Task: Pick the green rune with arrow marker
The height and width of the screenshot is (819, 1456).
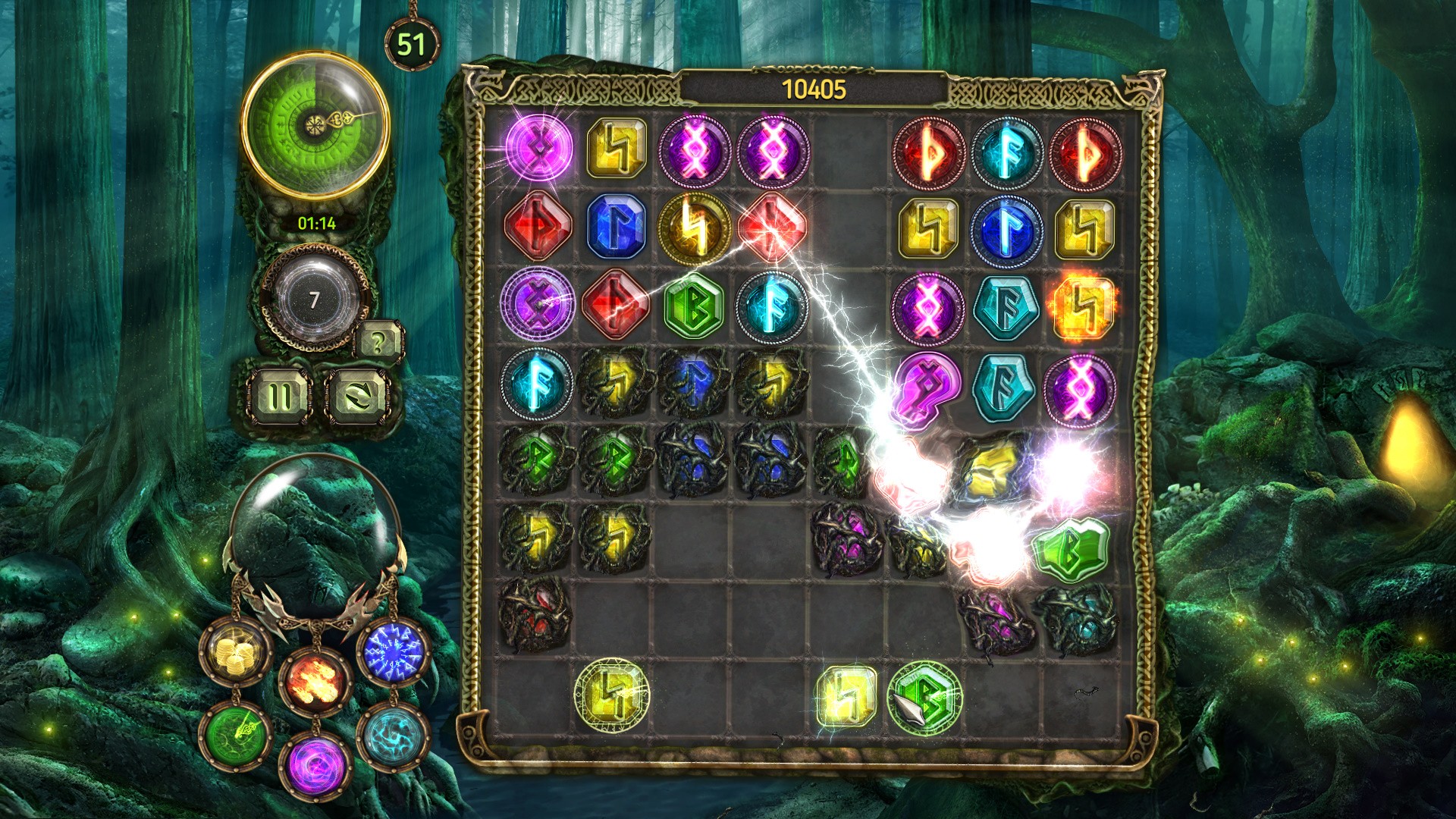Action: pyautogui.click(x=925, y=698)
